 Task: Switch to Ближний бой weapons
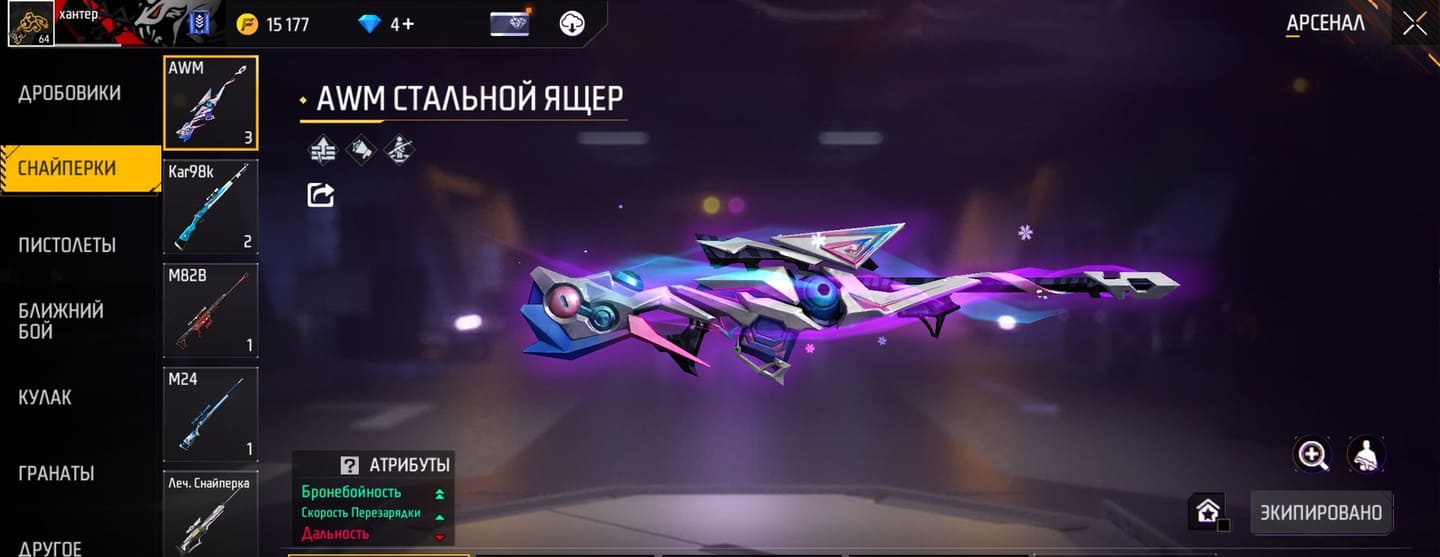pos(61,321)
